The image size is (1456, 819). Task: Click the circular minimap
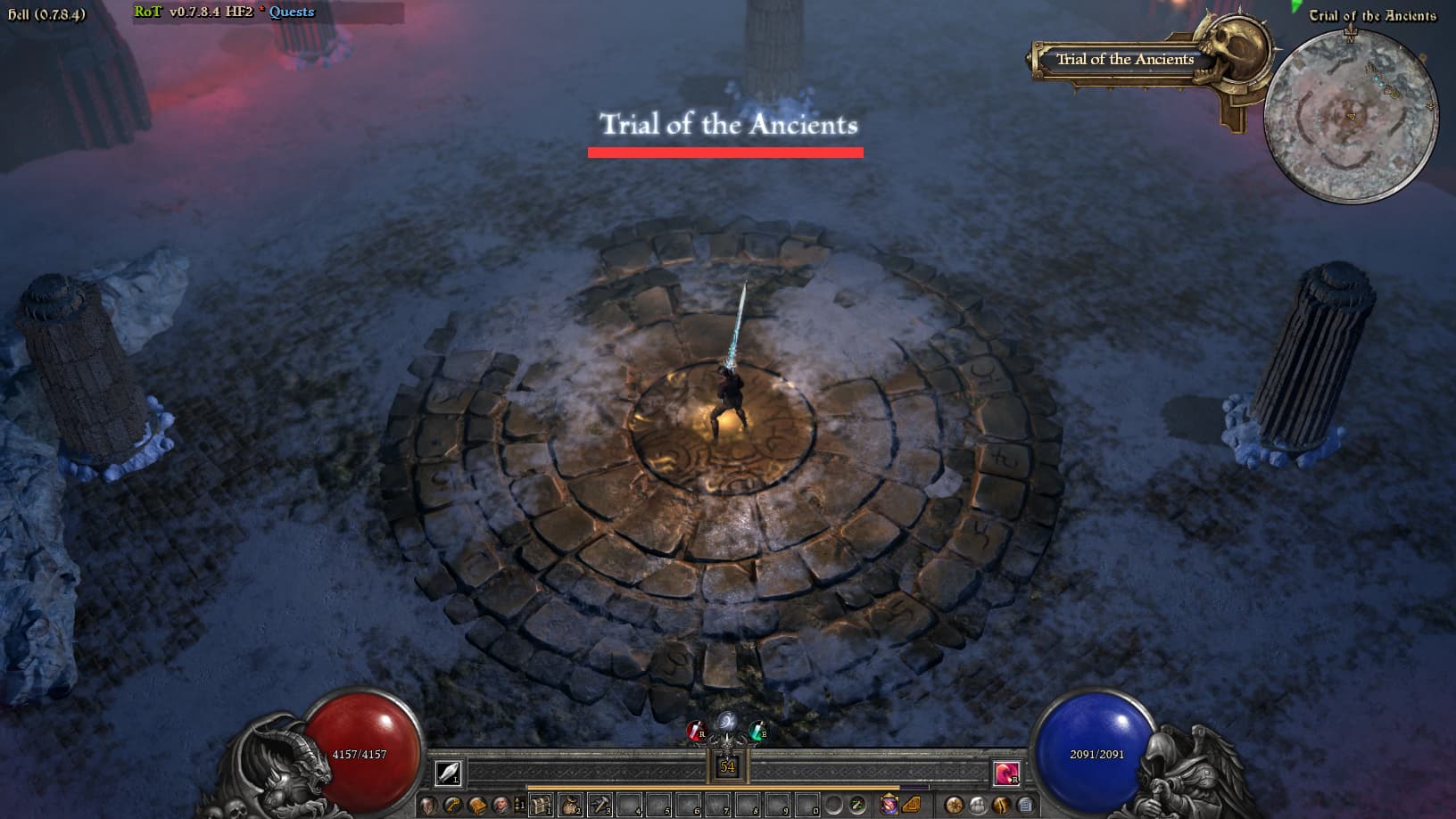tap(1350, 117)
